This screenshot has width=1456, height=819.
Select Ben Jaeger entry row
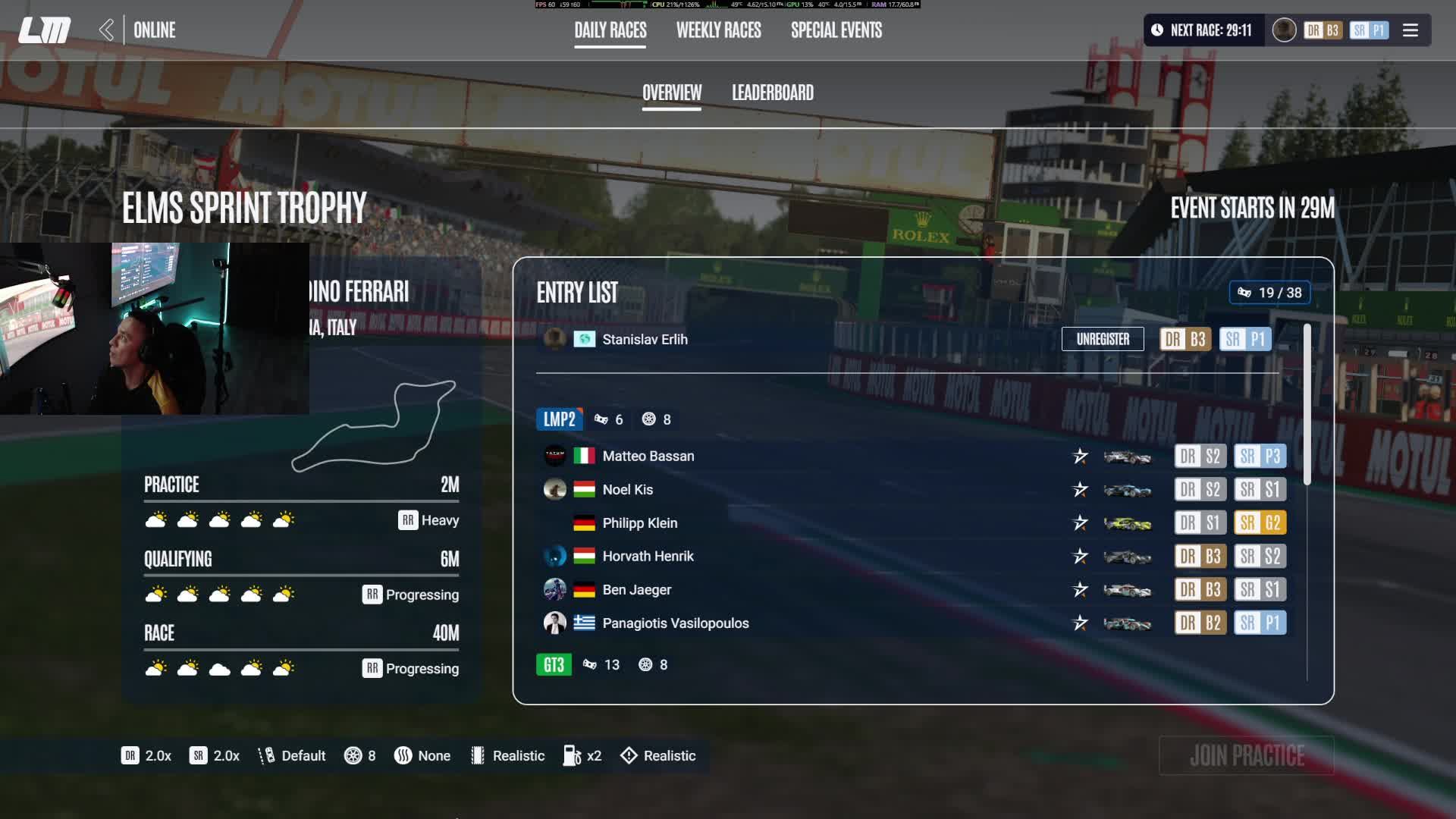[x=636, y=589]
